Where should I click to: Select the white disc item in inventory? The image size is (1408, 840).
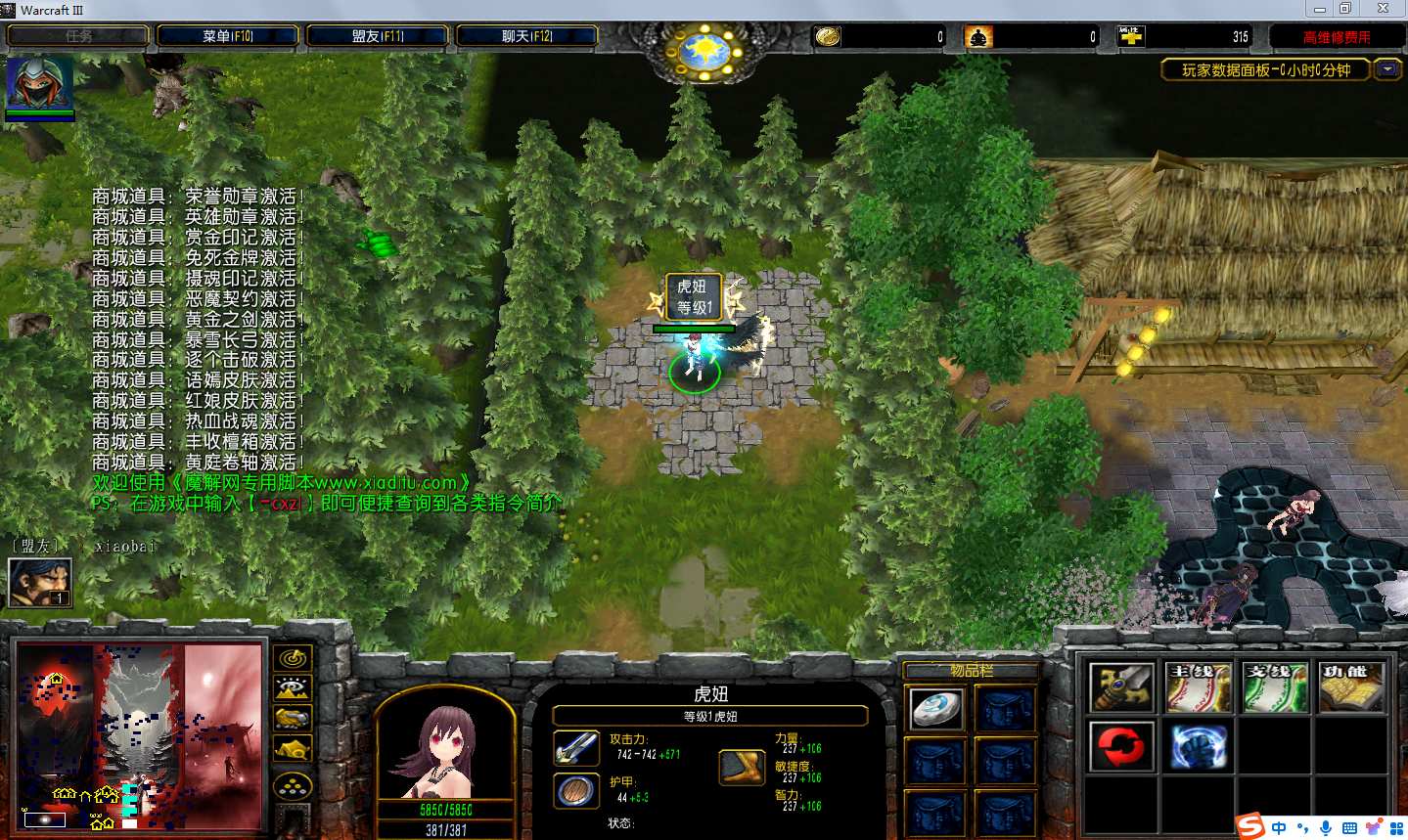click(936, 709)
